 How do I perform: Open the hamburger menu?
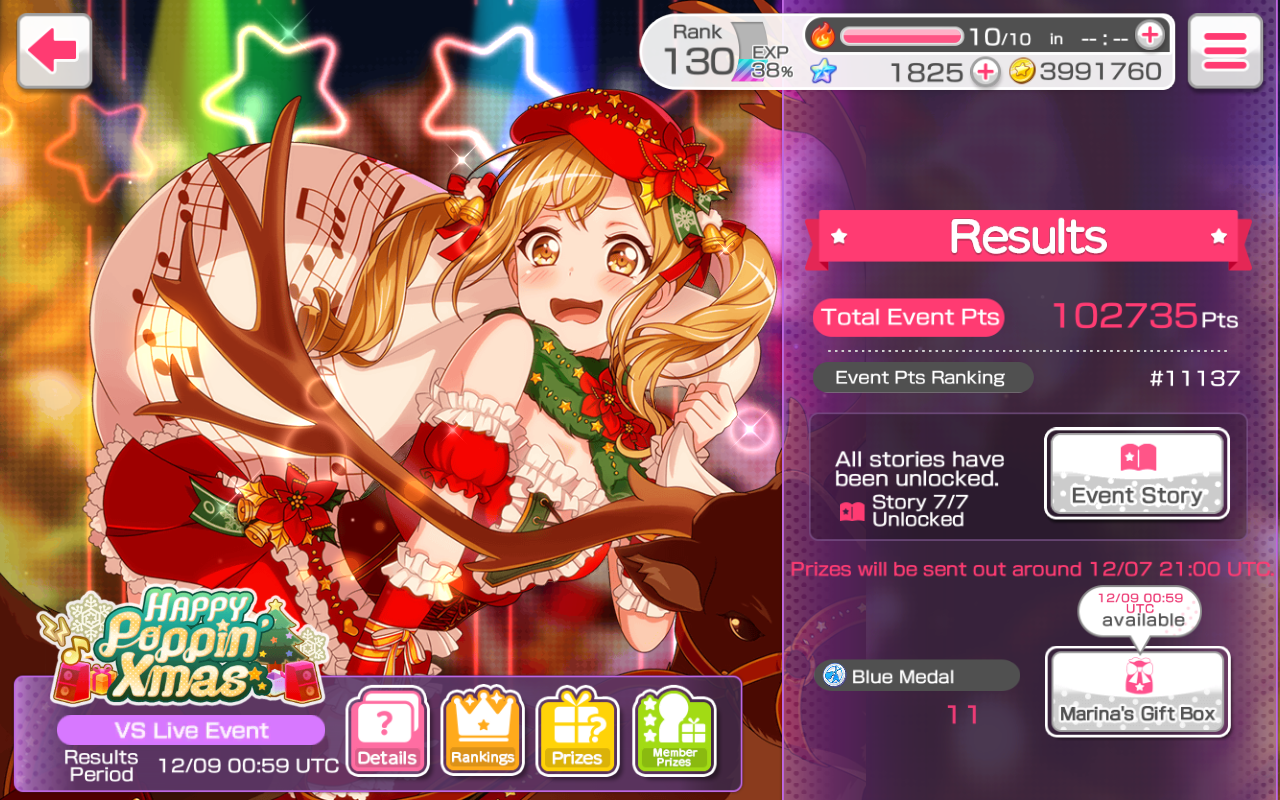point(1225,51)
